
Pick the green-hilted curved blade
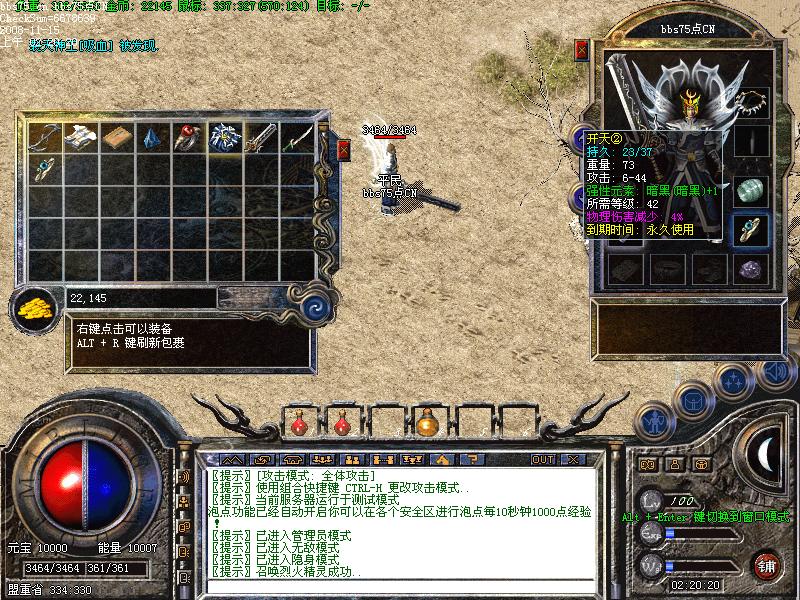coord(294,137)
